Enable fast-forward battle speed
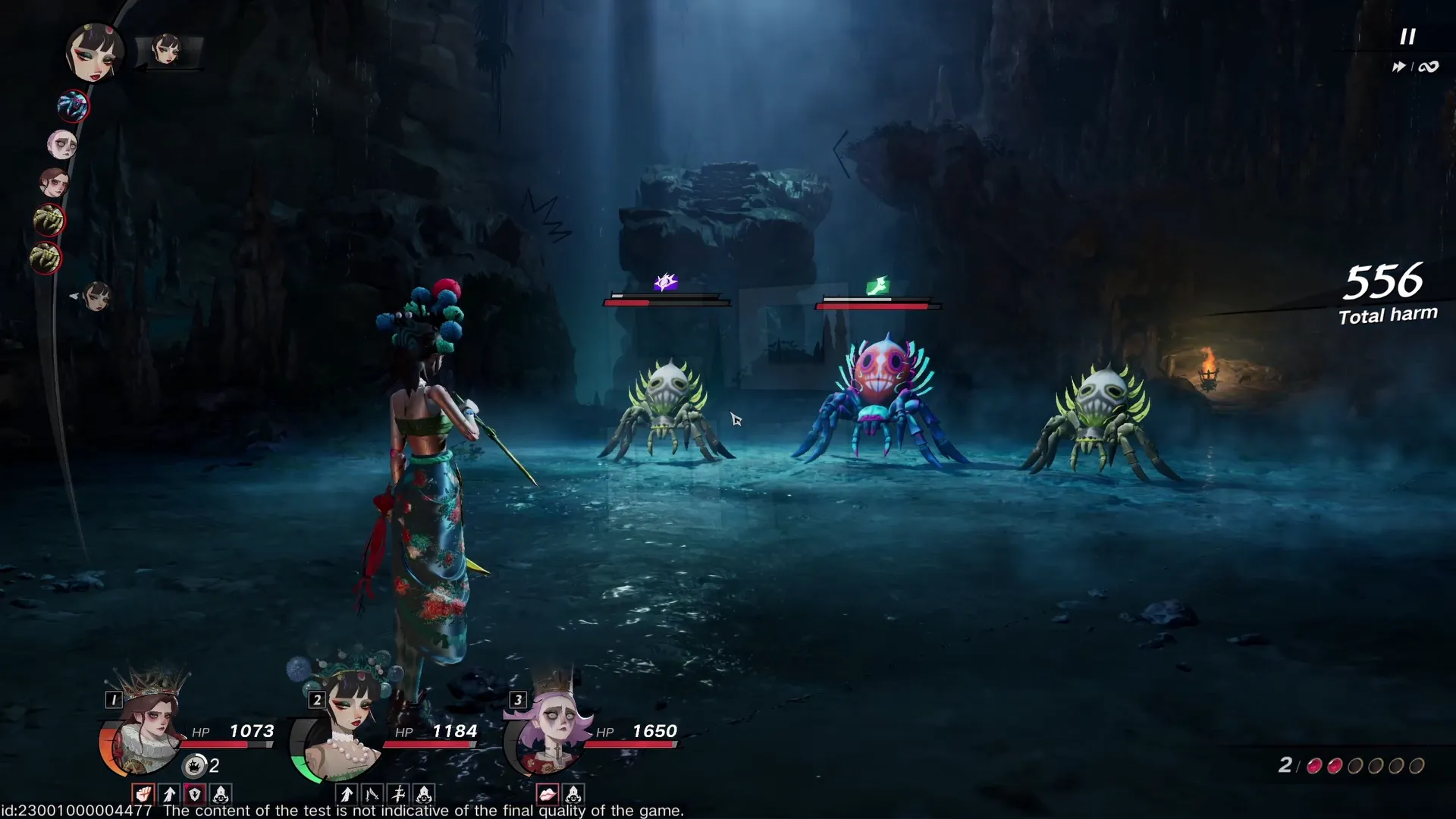1456x819 pixels. (1399, 66)
